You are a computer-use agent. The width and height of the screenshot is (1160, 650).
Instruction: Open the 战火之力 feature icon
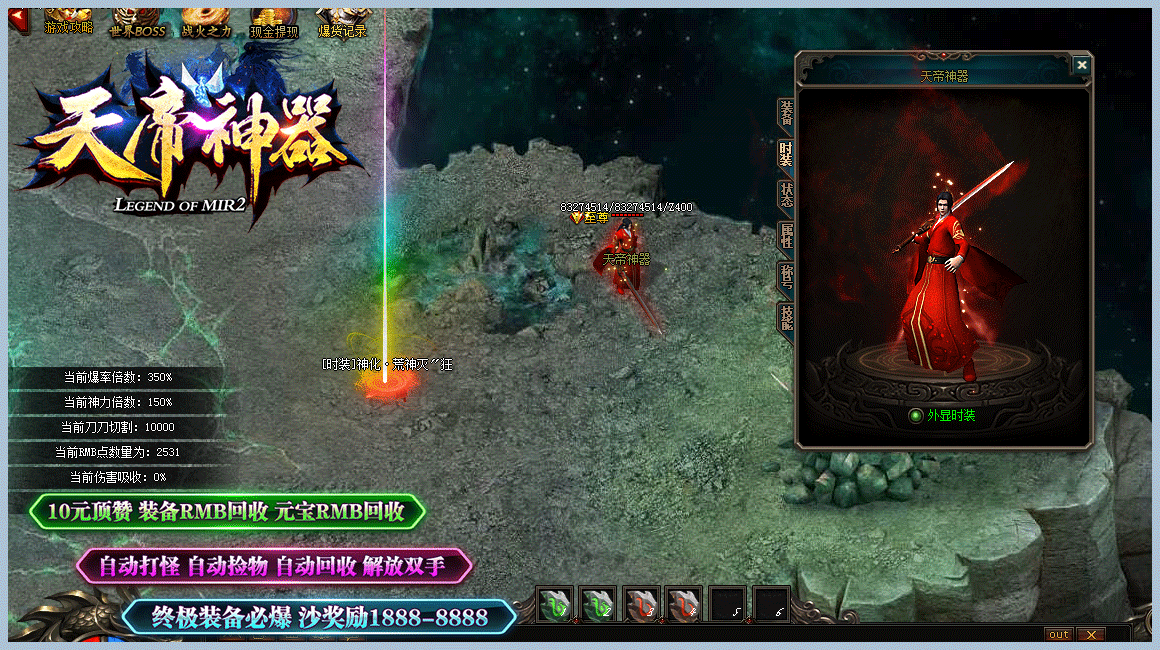(205, 20)
